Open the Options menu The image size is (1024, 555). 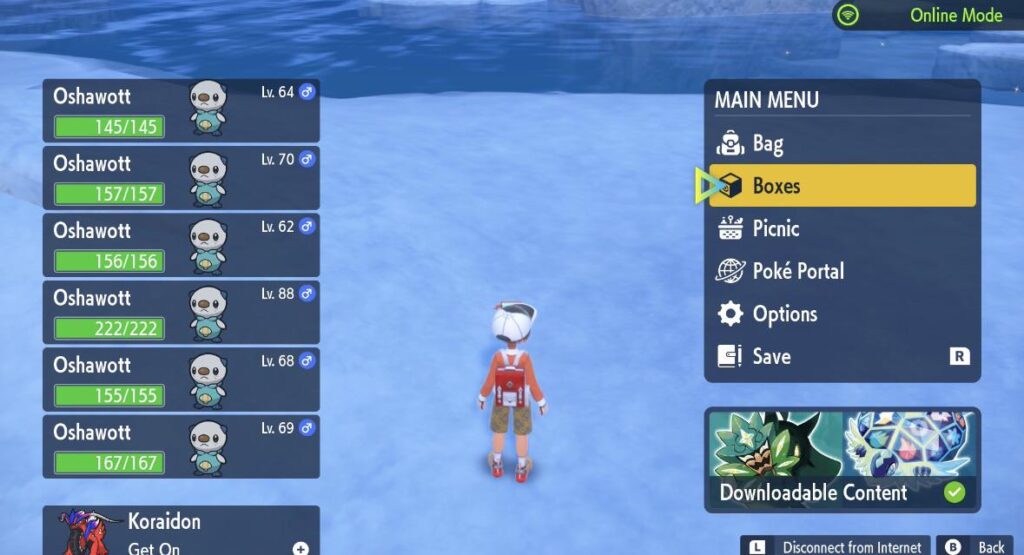tap(842, 314)
